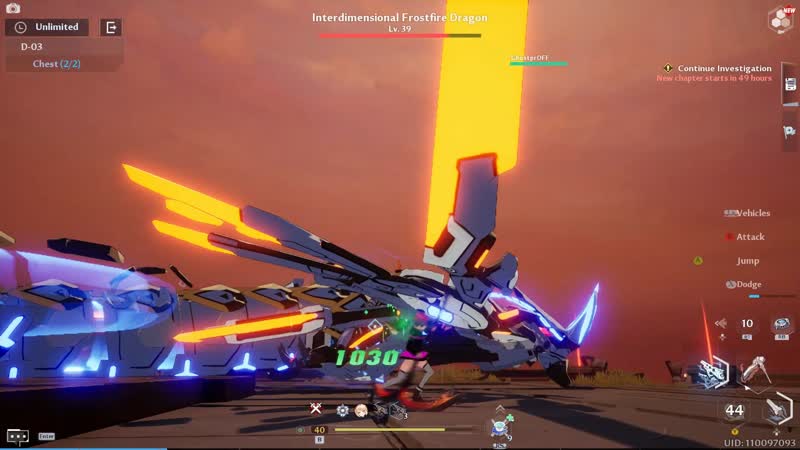Use the robot companion item with clover
This screenshot has height=450, width=800.
[x=499, y=427]
